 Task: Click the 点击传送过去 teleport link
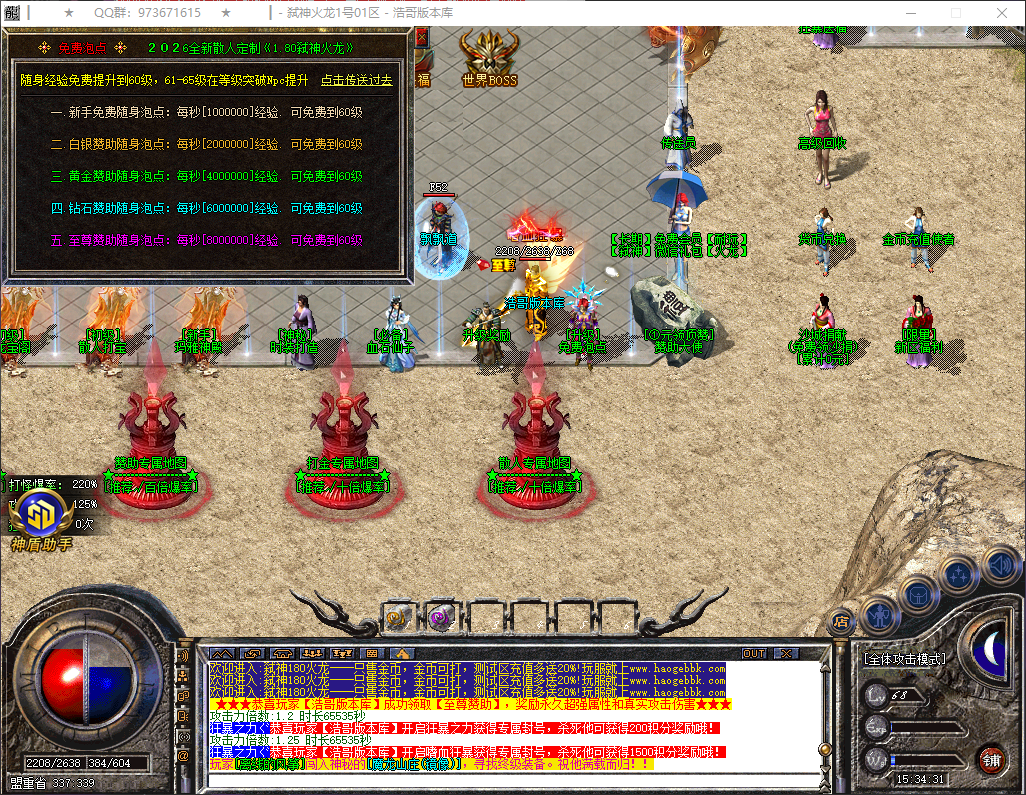356,80
